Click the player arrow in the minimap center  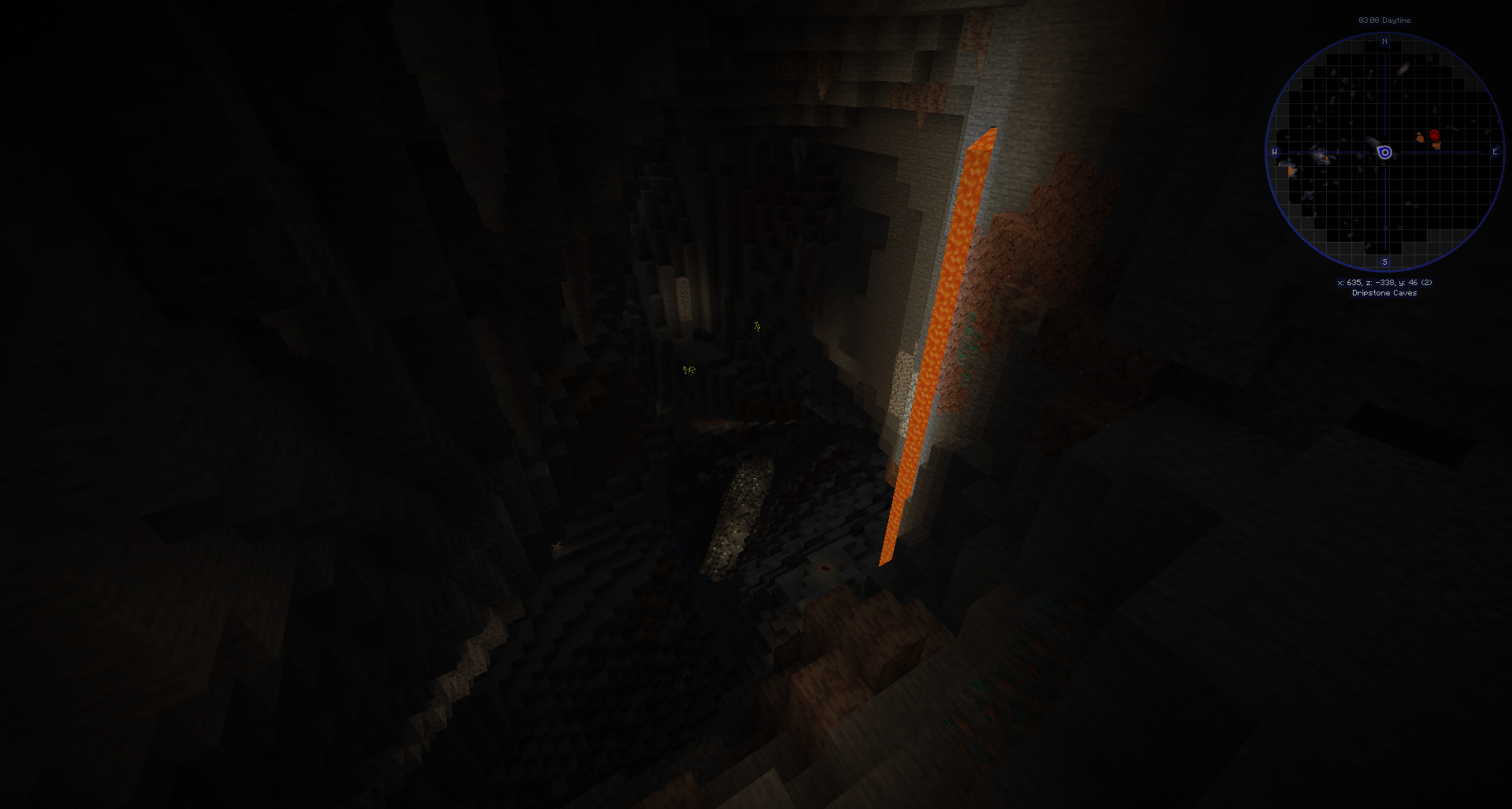click(1384, 152)
